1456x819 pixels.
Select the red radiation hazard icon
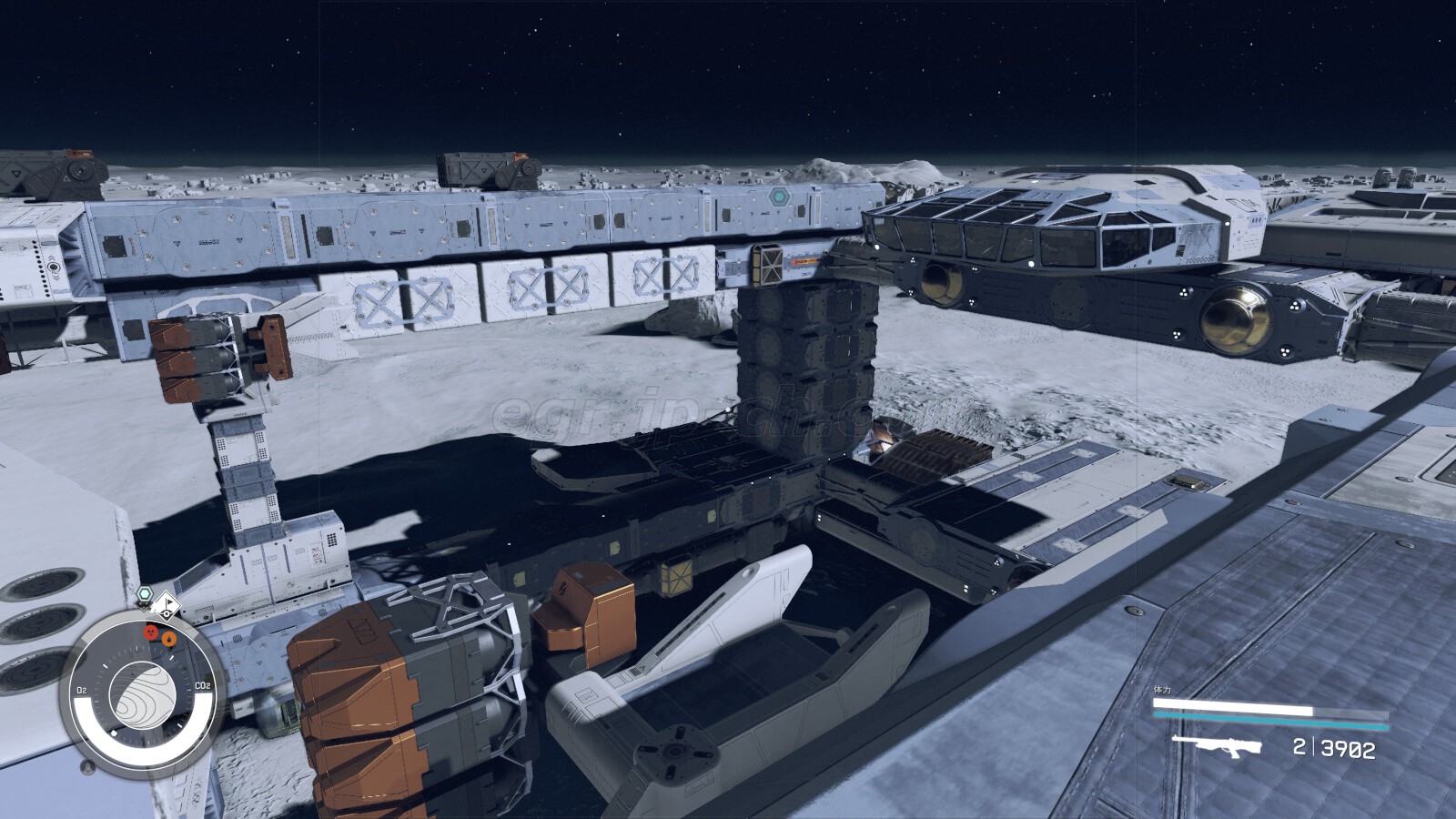(149, 631)
